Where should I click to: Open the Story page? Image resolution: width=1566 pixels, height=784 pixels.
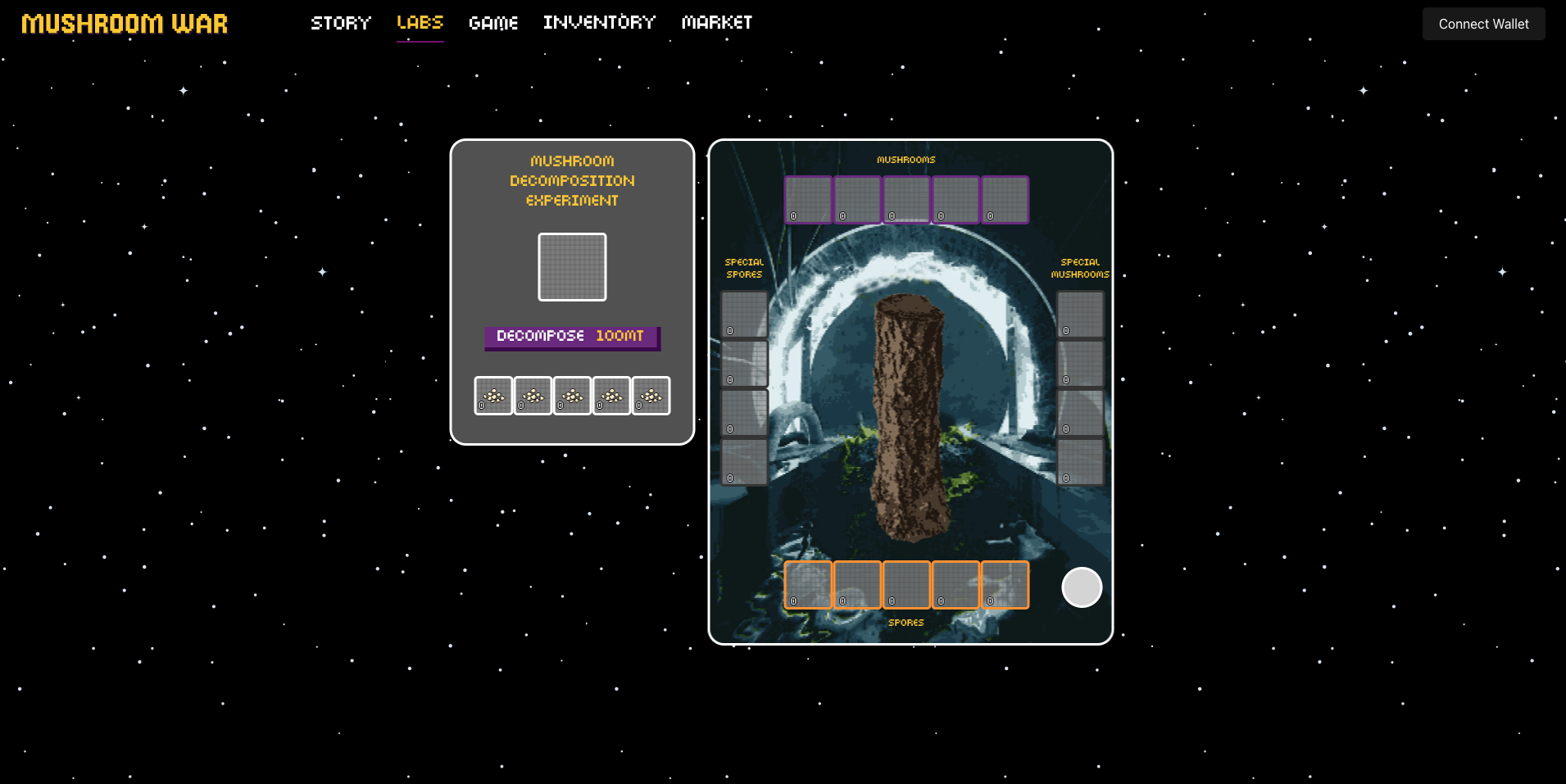(x=341, y=23)
